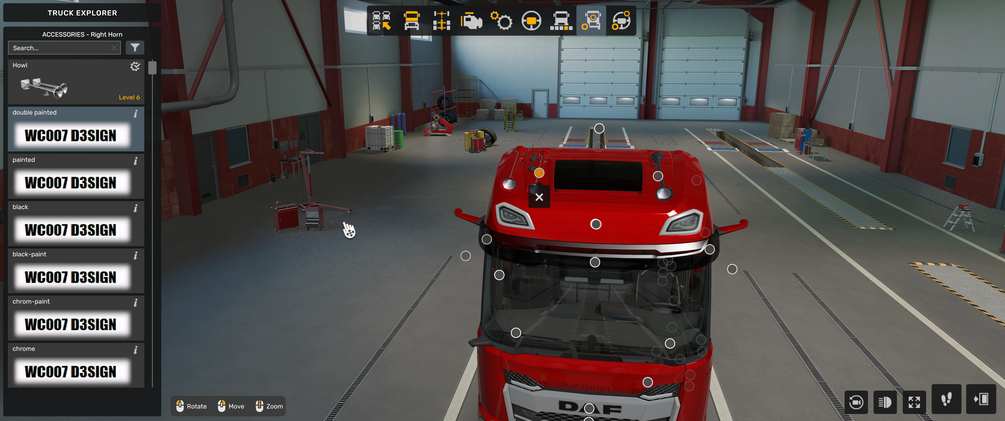
Task: Switch to the steering wheel interior category
Action: pyautogui.click(x=531, y=21)
